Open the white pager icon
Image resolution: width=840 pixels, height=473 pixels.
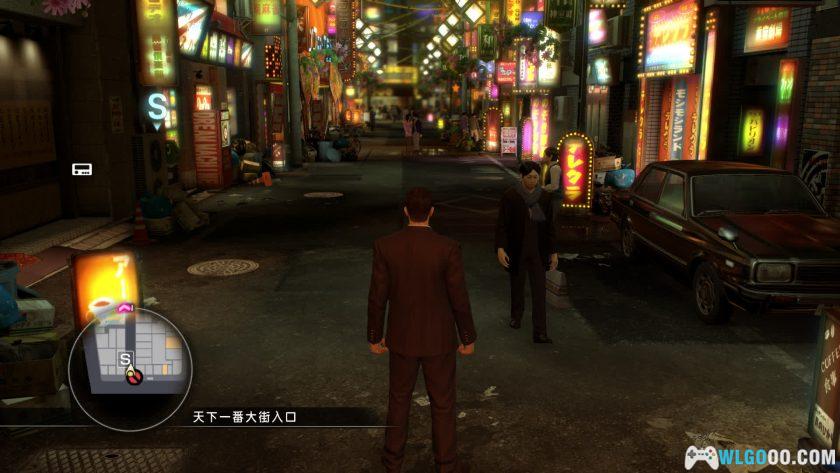[x=82, y=169]
